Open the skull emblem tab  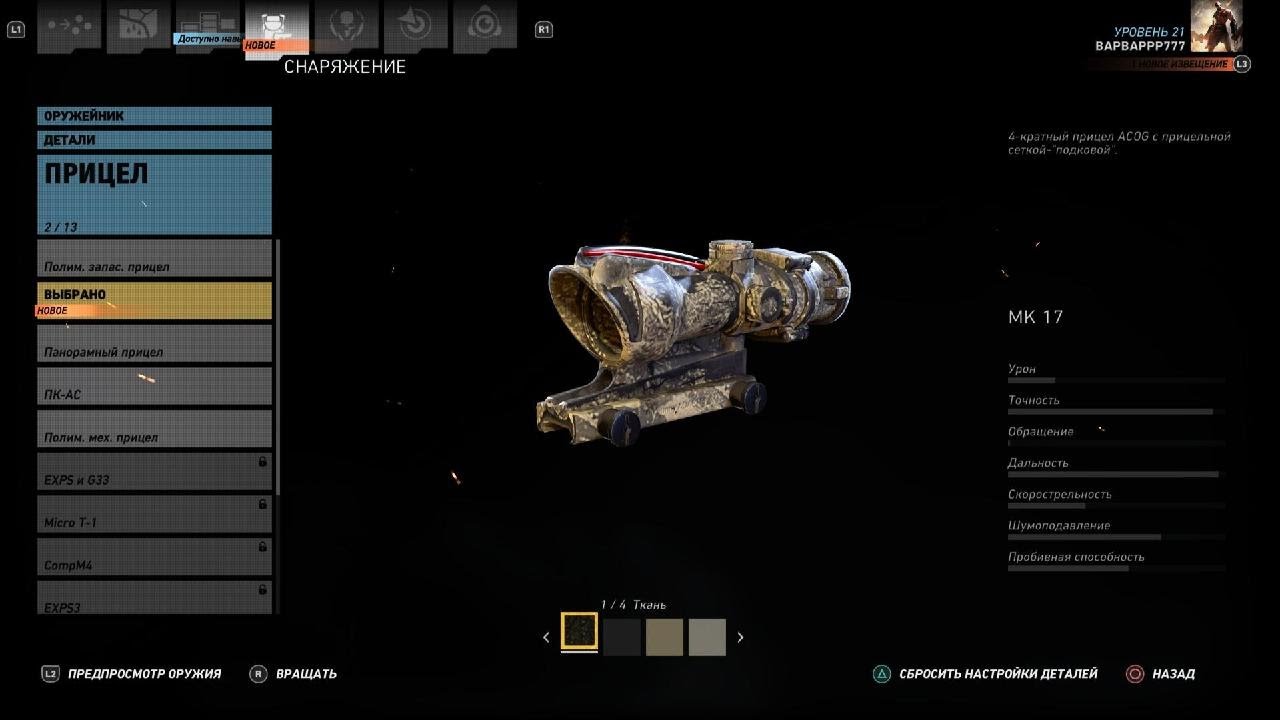tap(346, 26)
